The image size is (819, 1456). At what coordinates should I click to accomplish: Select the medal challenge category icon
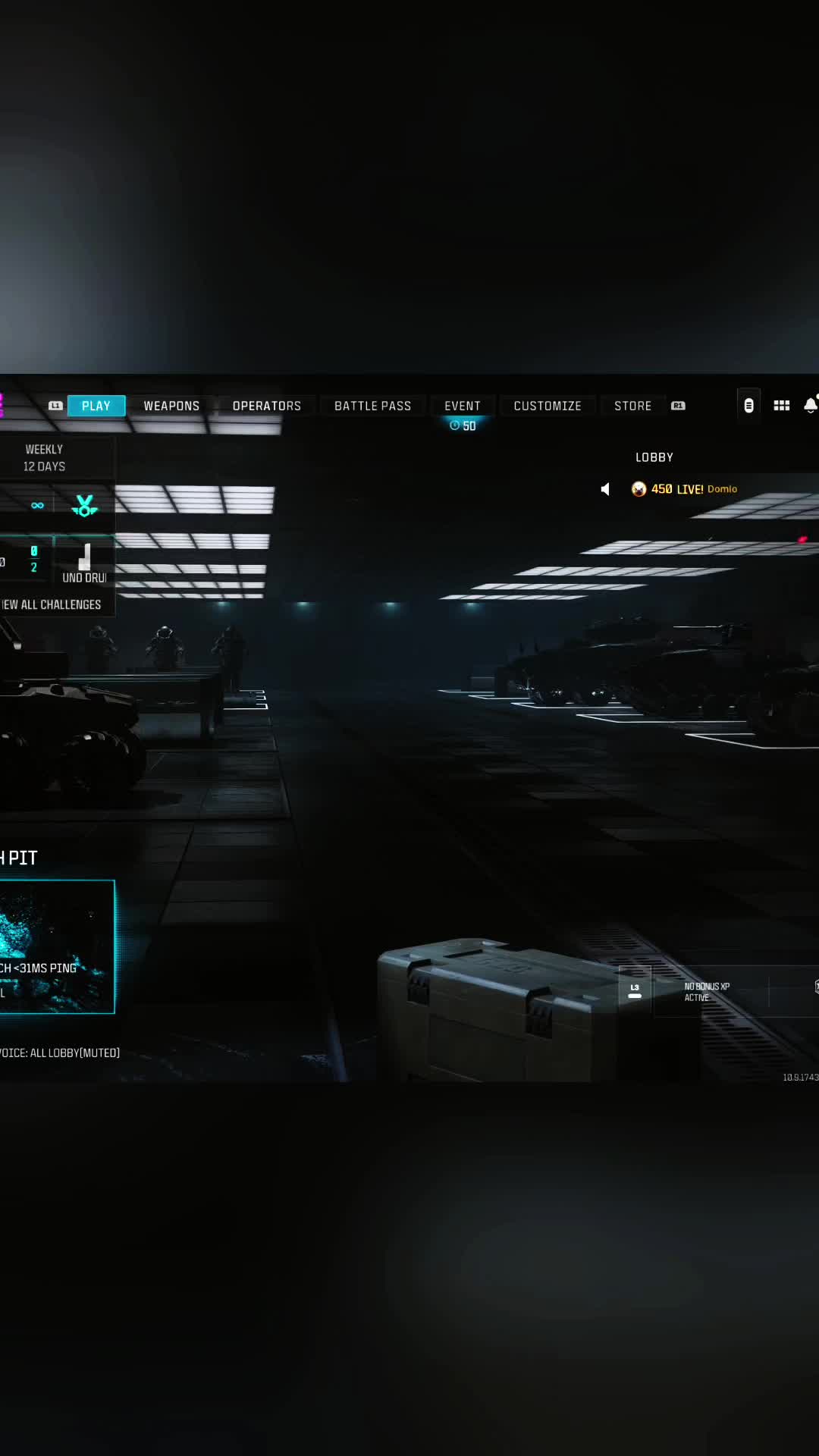[x=84, y=506]
